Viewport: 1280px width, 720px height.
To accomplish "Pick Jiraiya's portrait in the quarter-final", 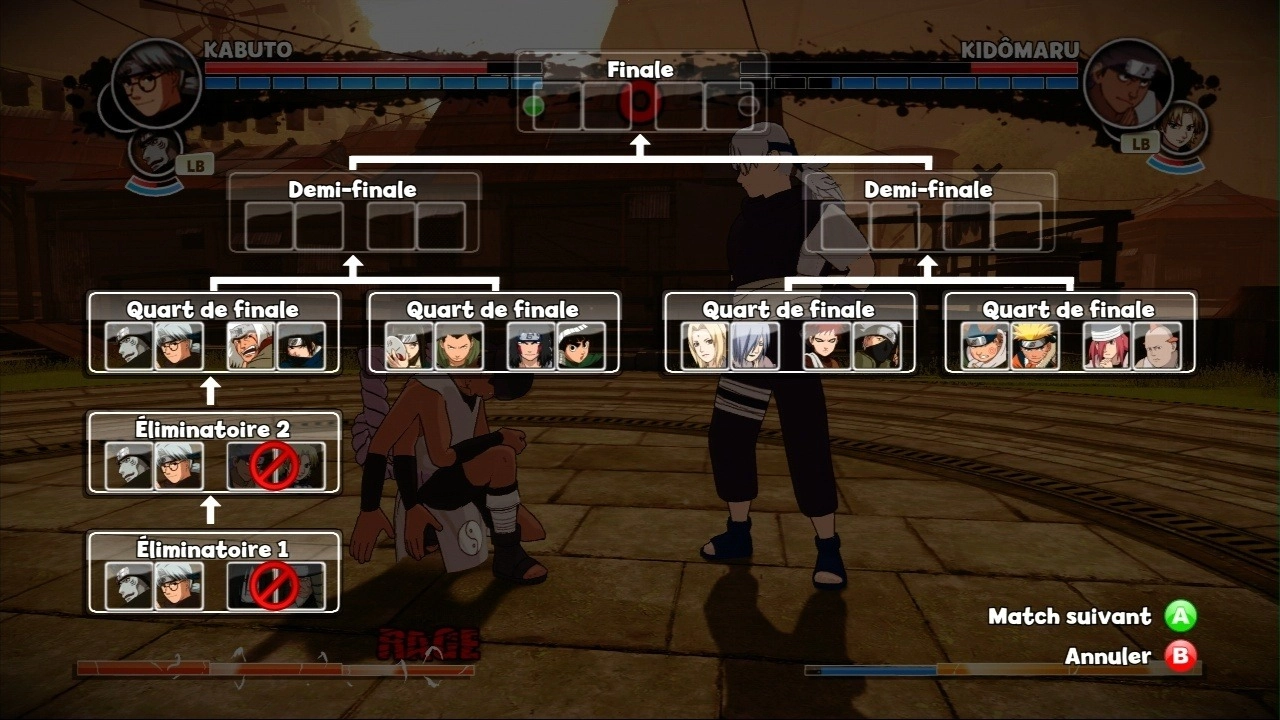I will (251, 346).
